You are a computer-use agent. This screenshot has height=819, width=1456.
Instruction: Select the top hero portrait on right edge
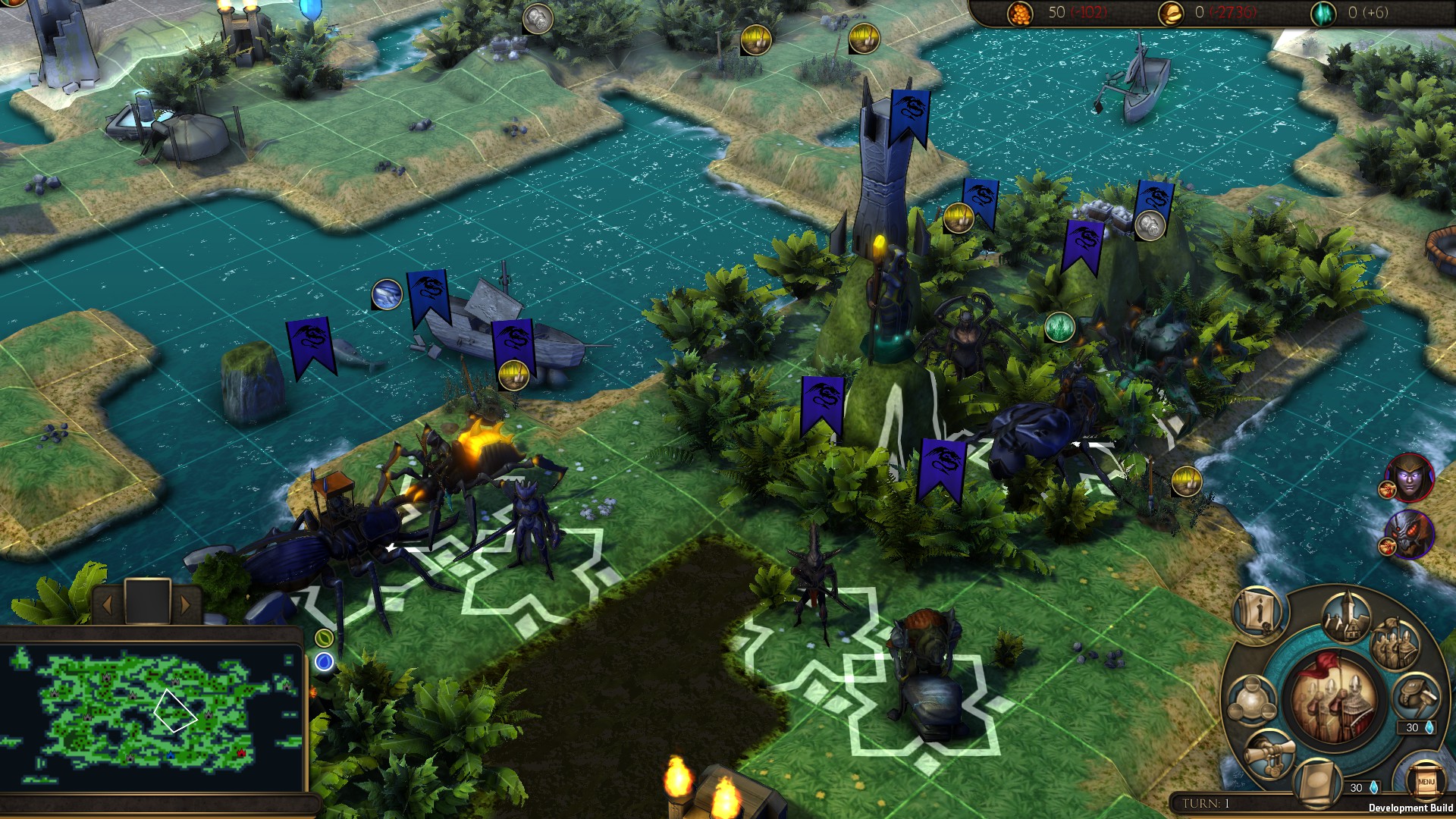[x=1410, y=479]
